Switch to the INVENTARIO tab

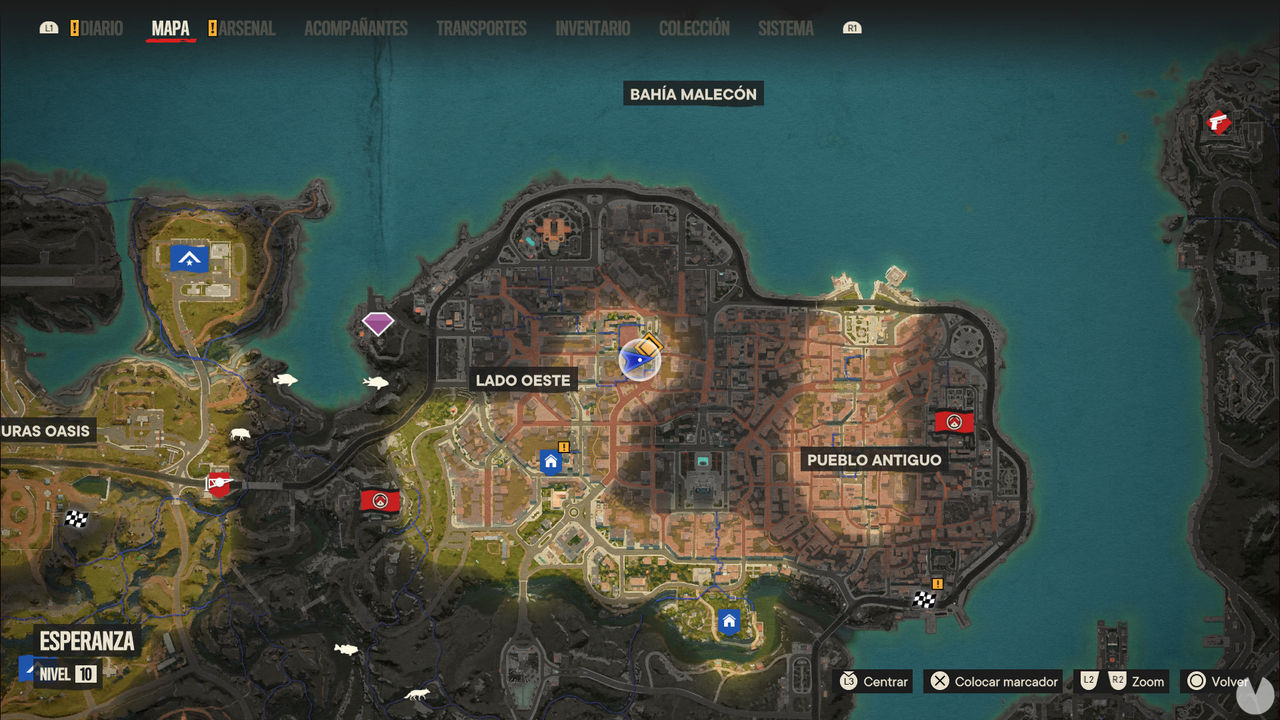[x=592, y=28]
